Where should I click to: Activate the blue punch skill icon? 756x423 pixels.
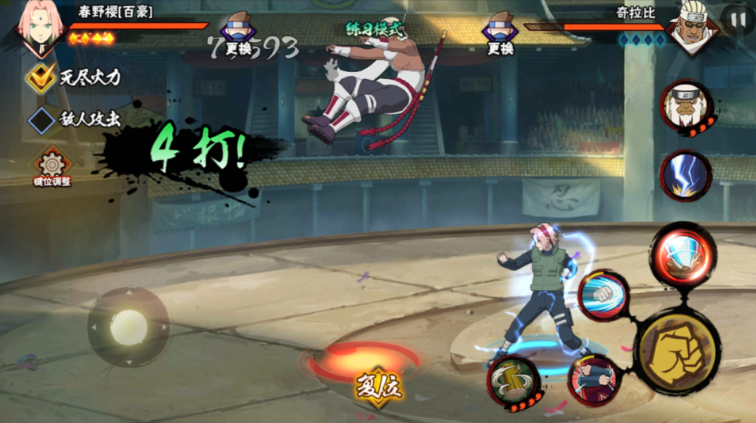click(x=601, y=294)
